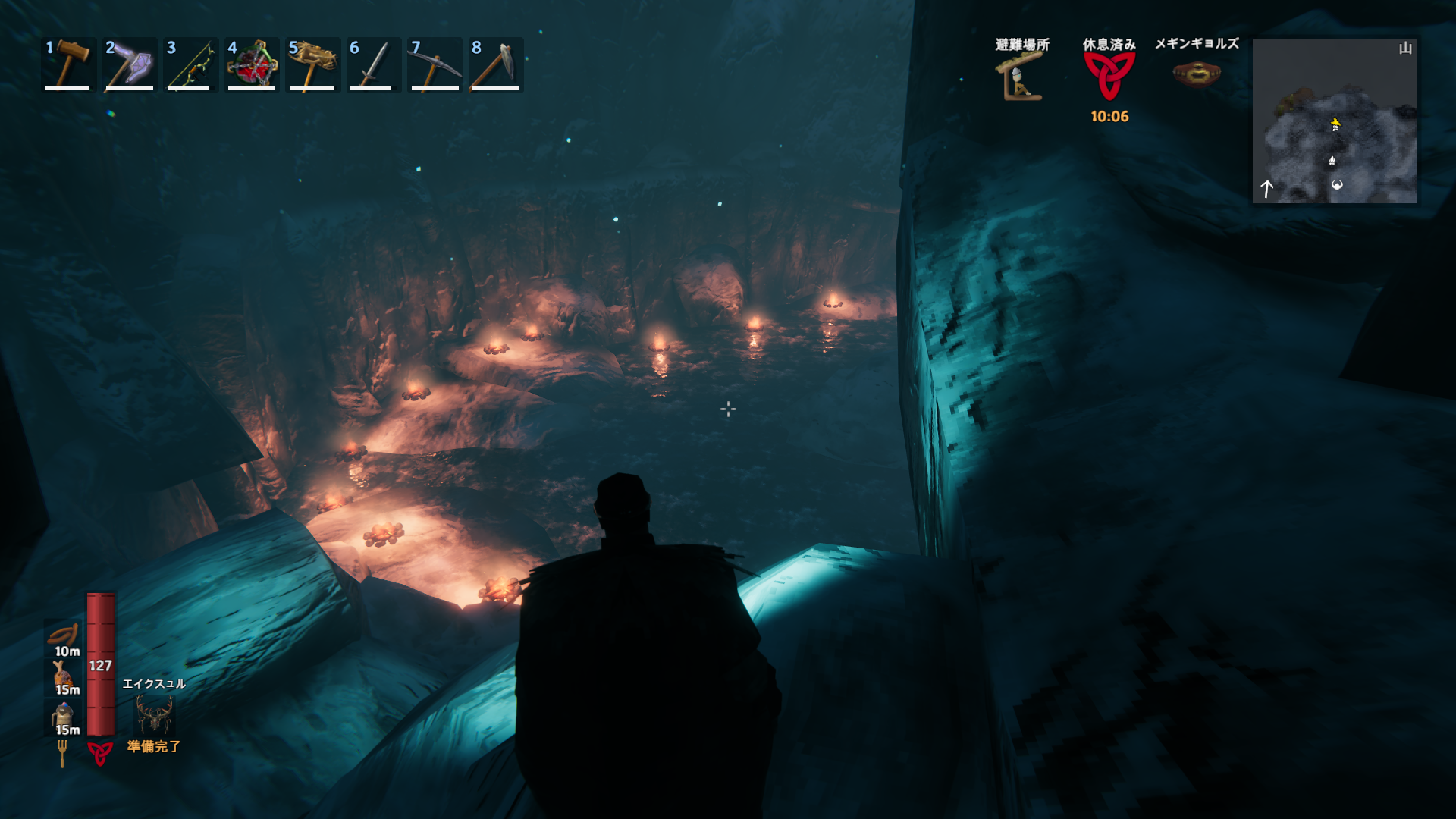Image resolution: width=1456 pixels, height=819 pixels.
Task: Open the minimap
Action: [x=1334, y=121]
